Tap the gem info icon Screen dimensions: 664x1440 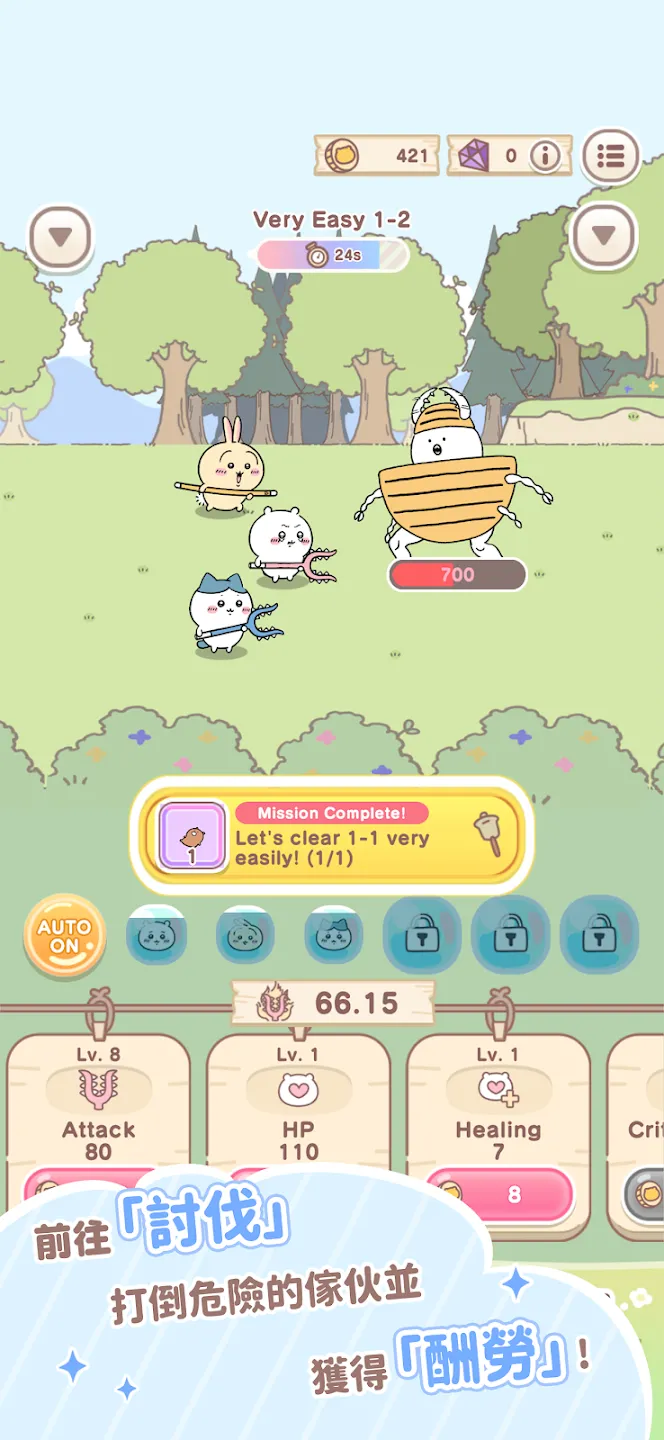click(545, 156)
